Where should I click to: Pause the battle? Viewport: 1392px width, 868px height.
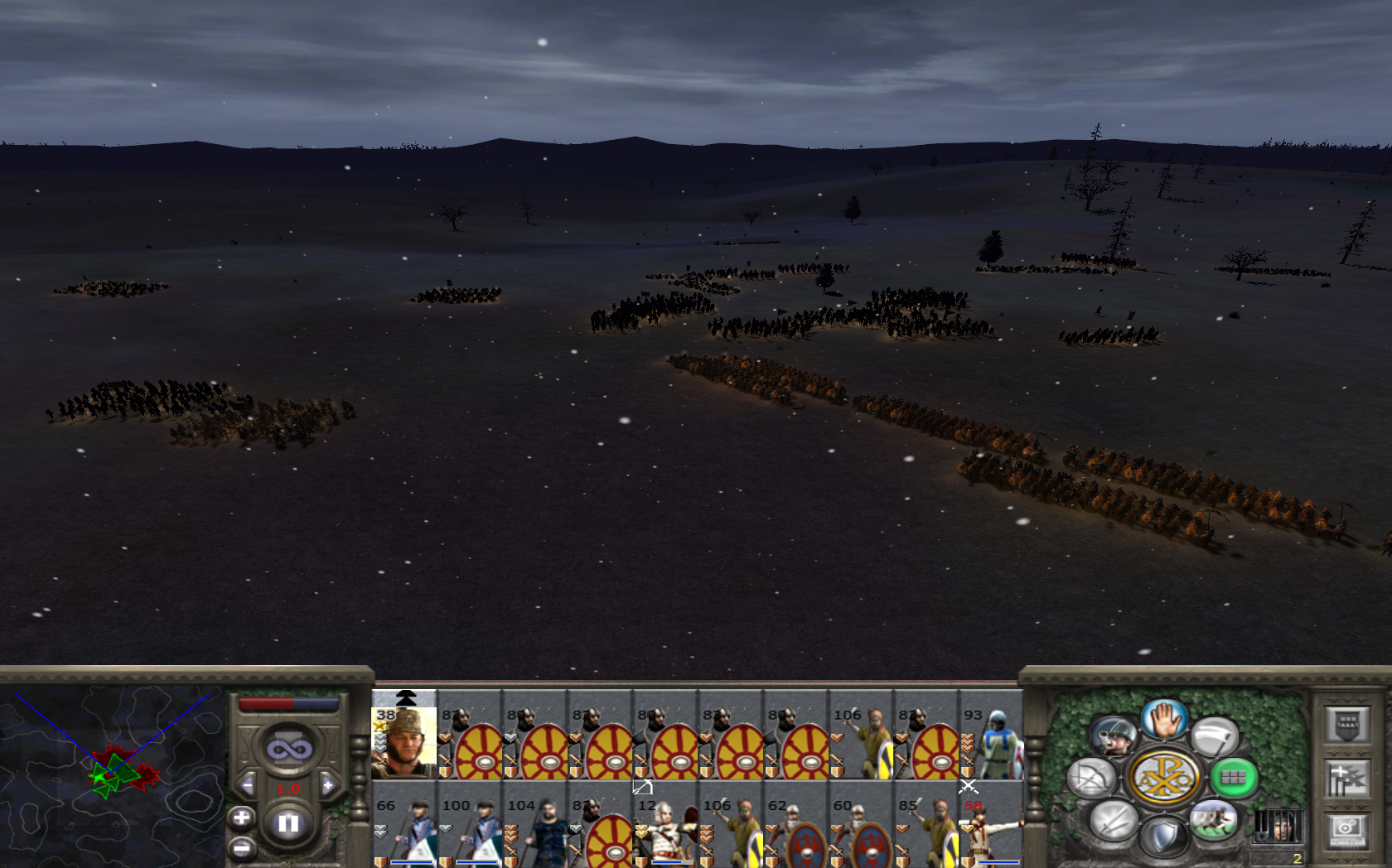tap(288, 823)
